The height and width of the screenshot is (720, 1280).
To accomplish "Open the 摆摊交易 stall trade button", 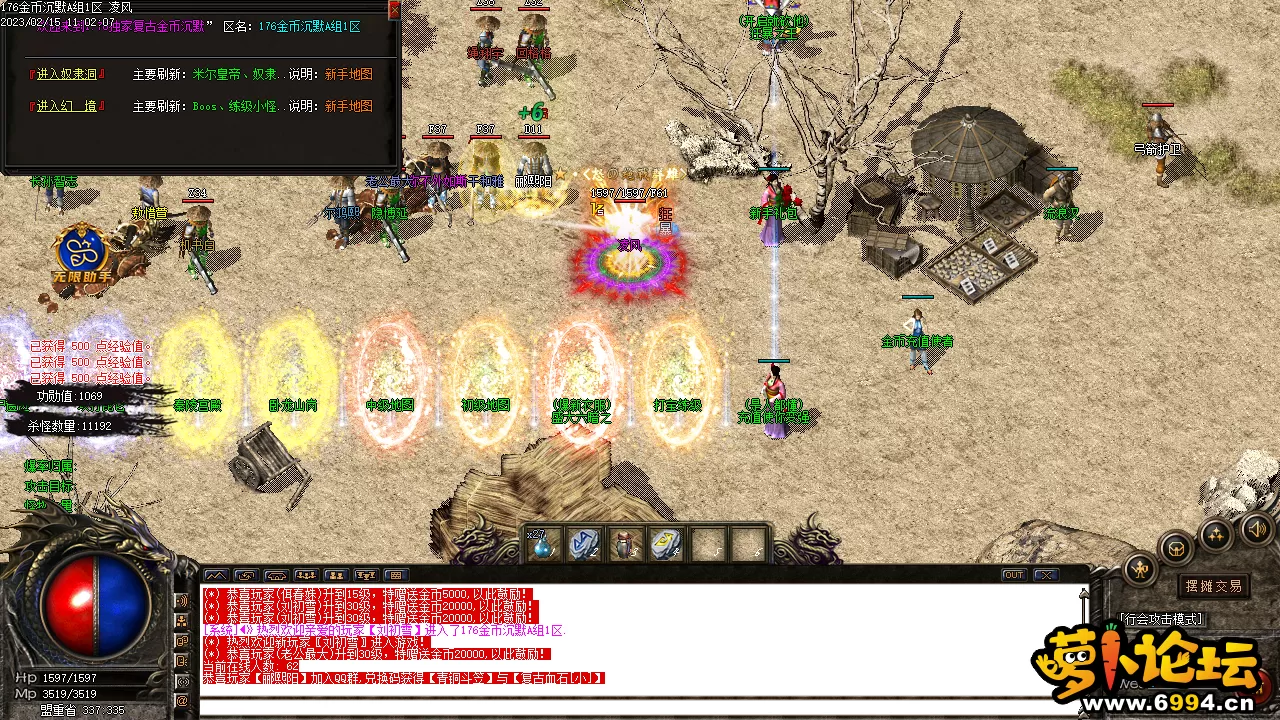I will [x=1214, y=586].
